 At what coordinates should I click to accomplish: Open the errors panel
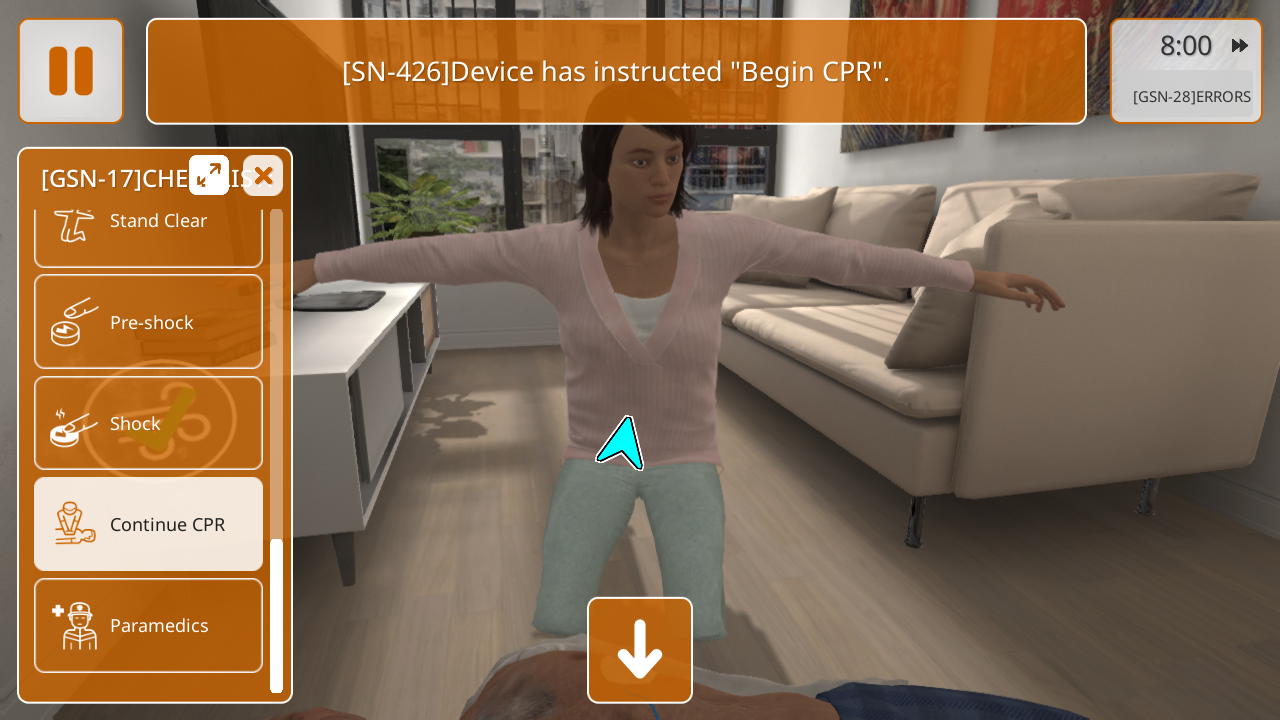click(x=1190, y=97)
